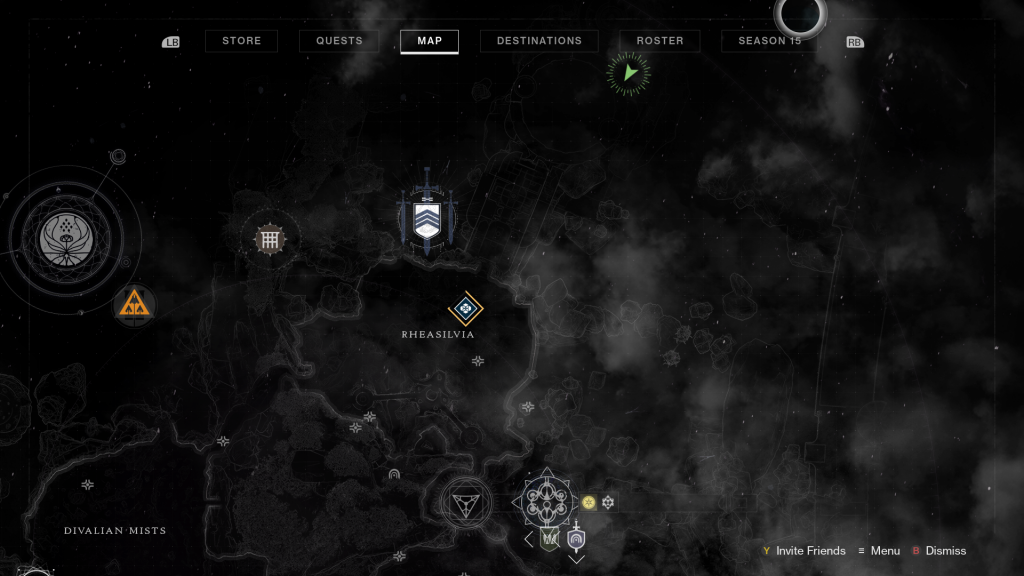Select the Map tab

pyautogui.click(x=429, y=41)
